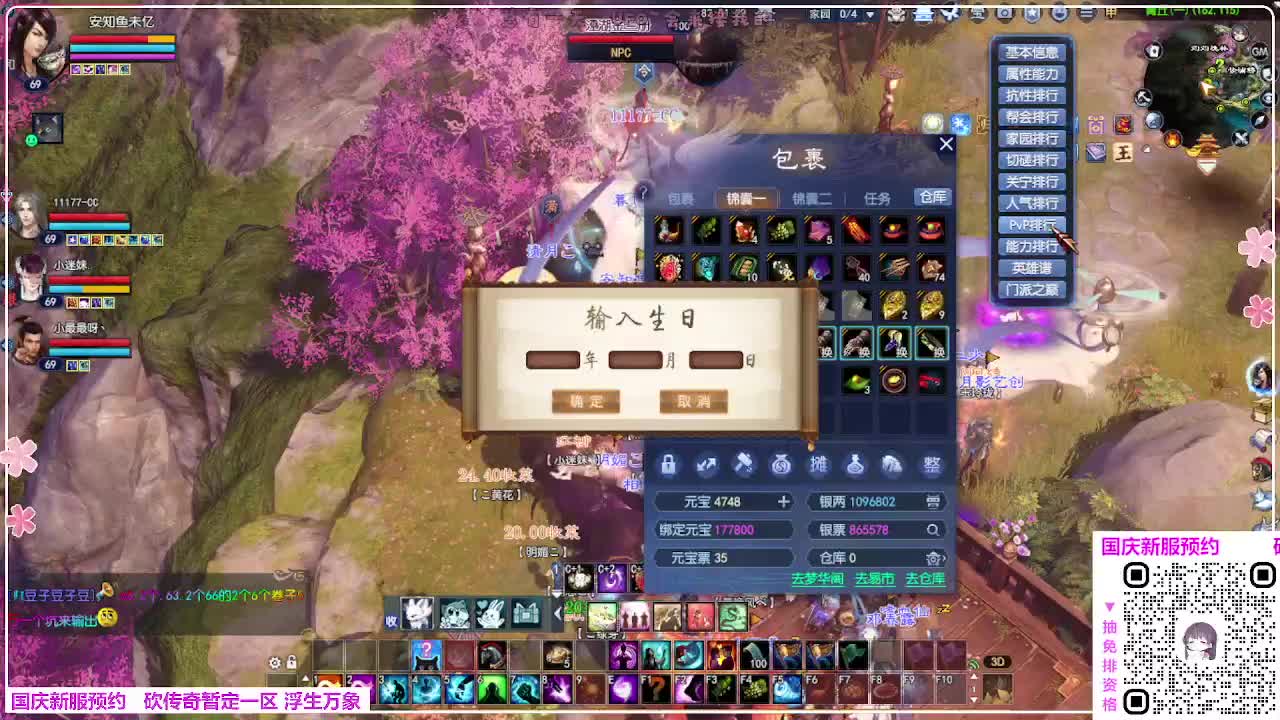The width and height of the screenshot is (1280, 720).
Task: Select PvP排行 in the ranking menu
Action: 1031,225
